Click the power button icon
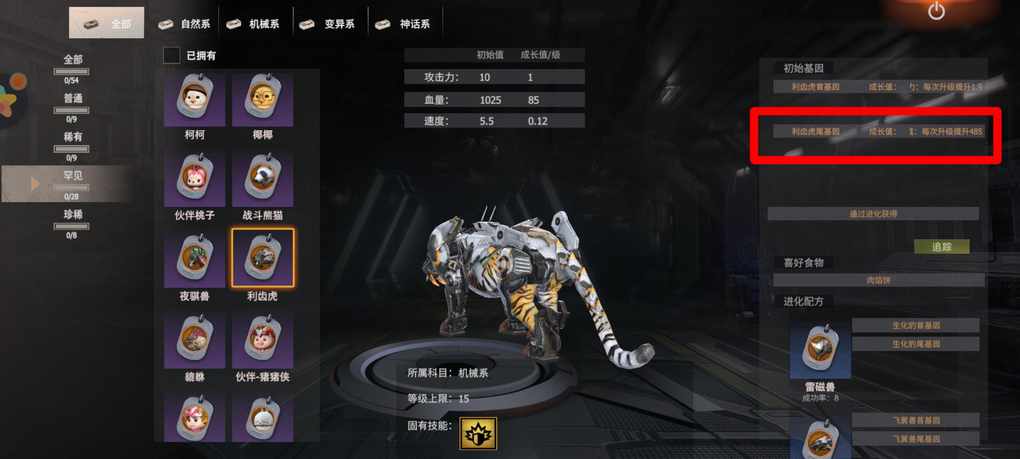 pyautogui.click(x=936, y=12)
